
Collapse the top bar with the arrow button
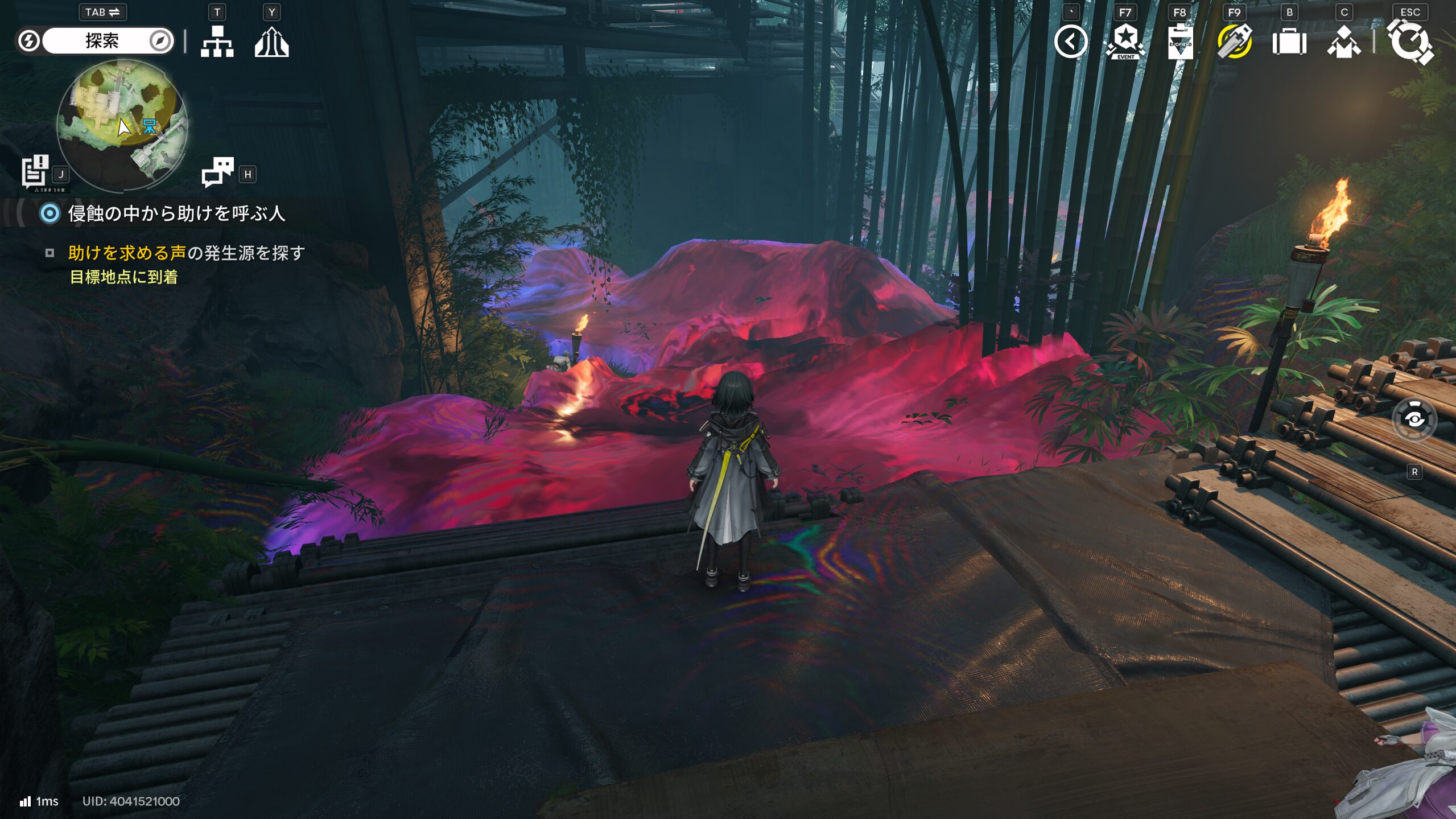pos(1070,42)
